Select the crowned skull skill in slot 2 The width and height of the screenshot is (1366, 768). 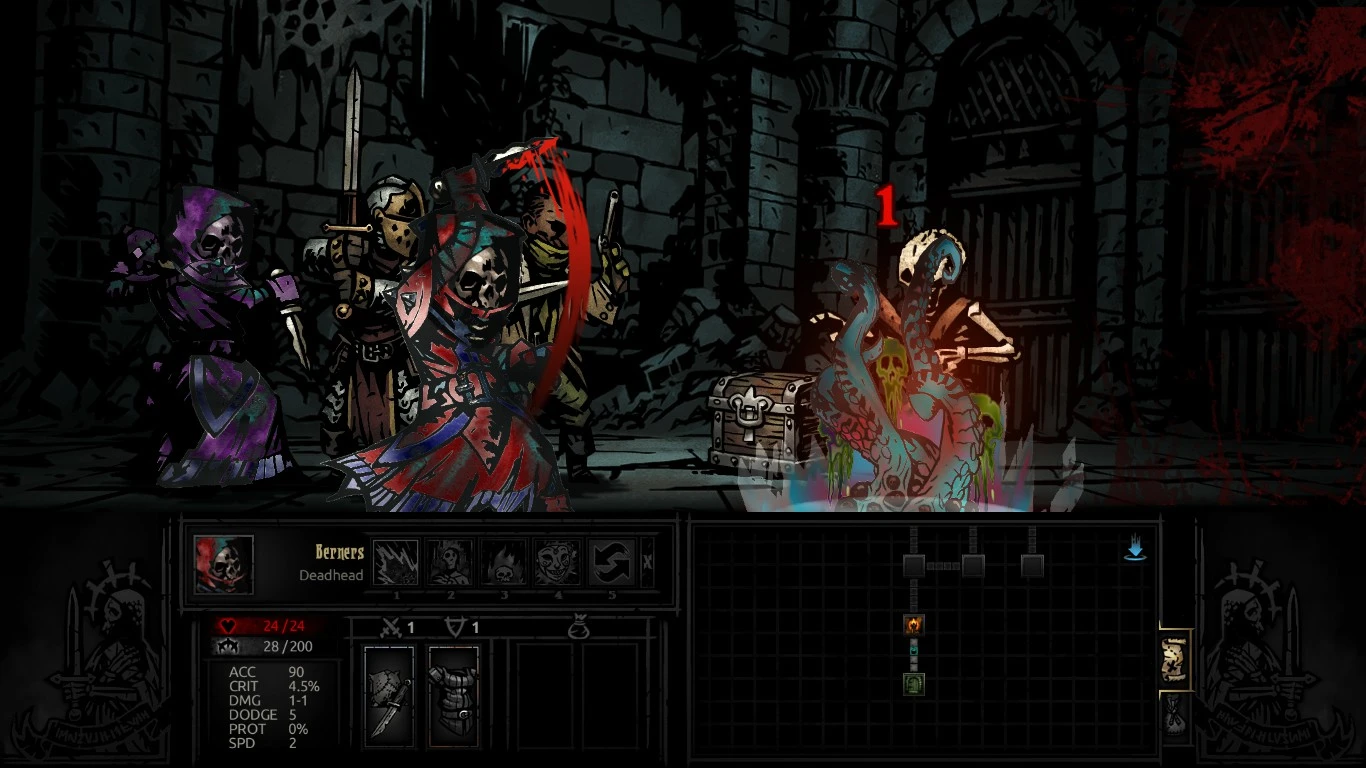[x=449, y=563]
